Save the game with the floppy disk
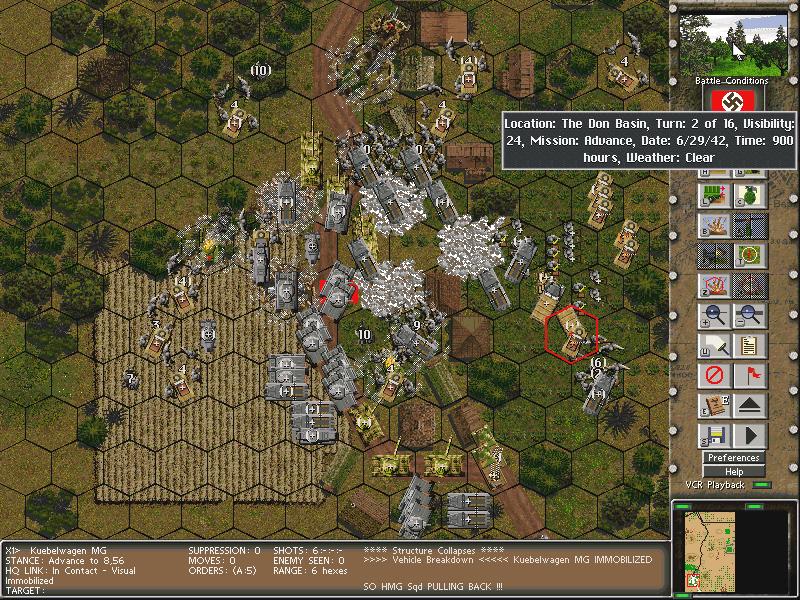 (x=713, y=436)
